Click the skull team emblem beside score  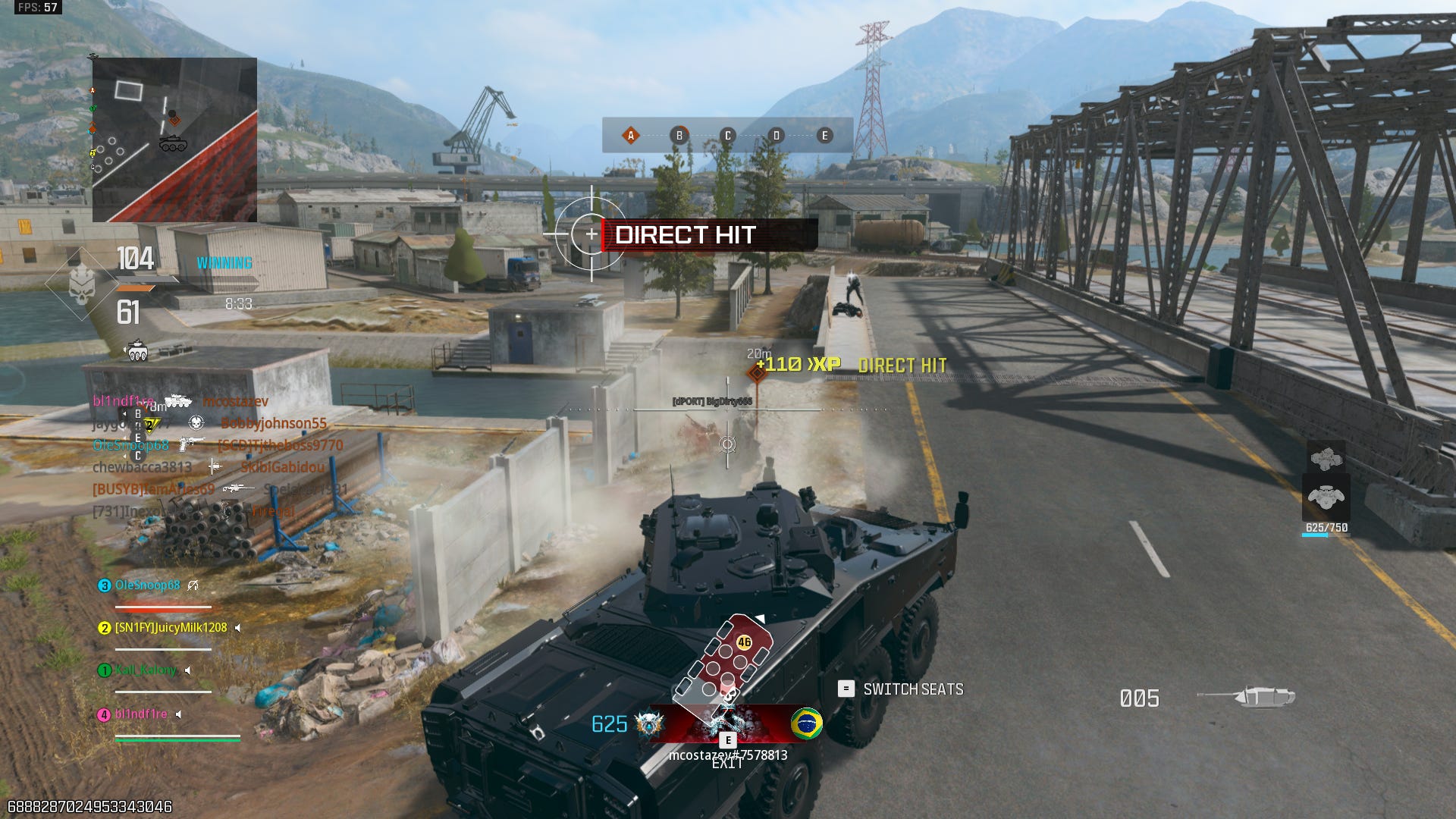pyautogui.click(x=81, y=284)
